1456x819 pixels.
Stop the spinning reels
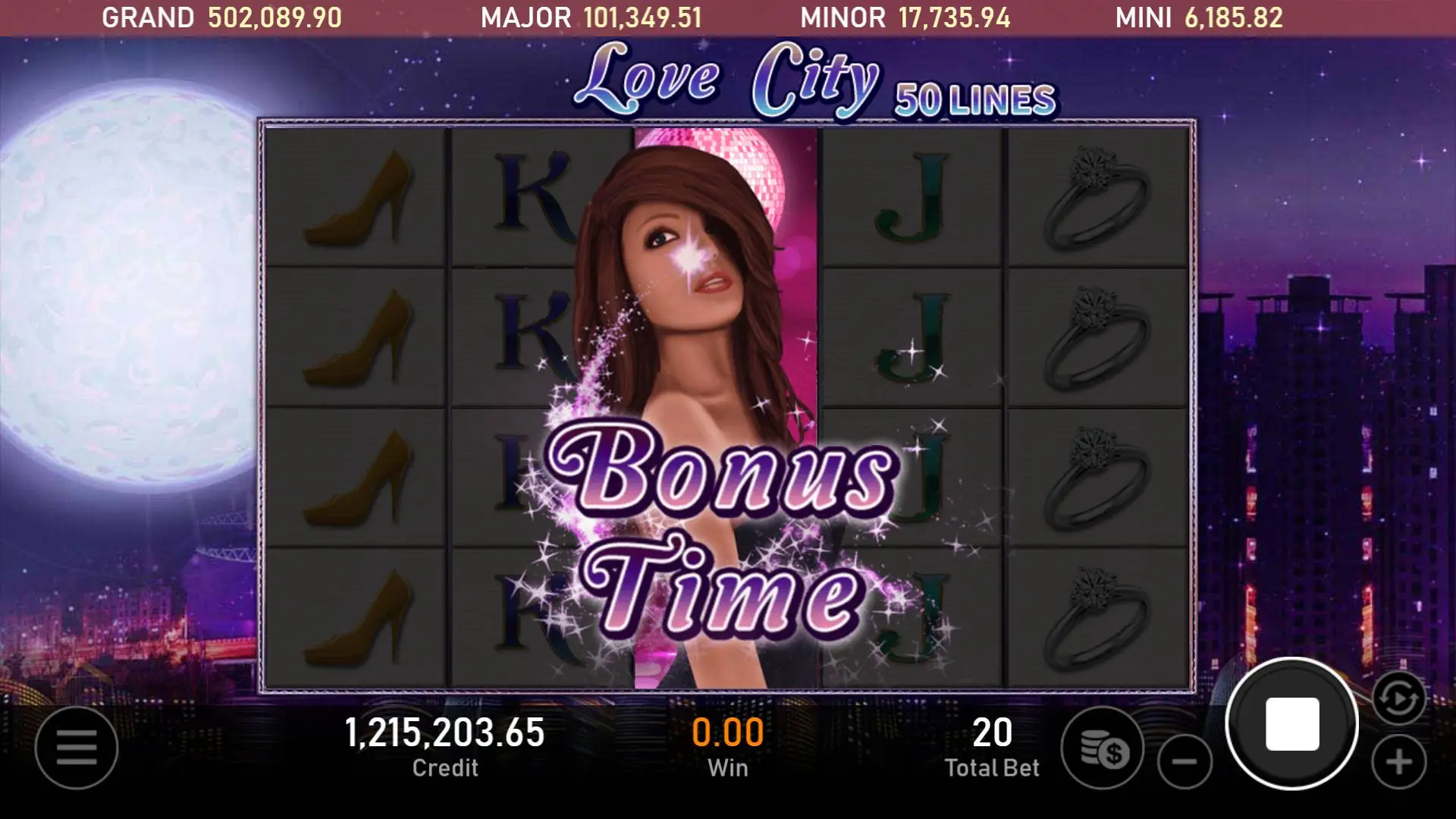point(1292,724)
